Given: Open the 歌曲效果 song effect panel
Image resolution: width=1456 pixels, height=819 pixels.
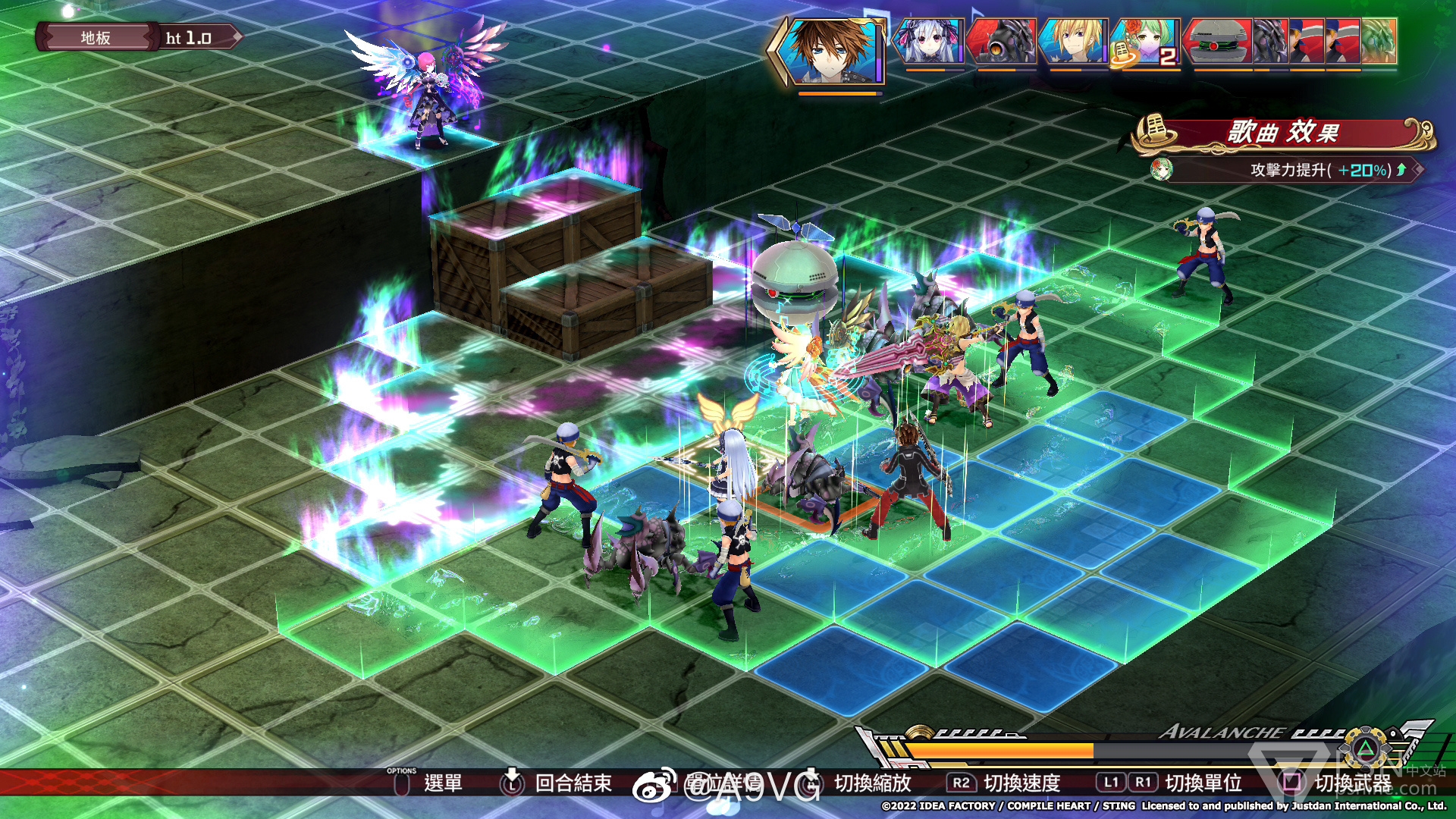Looking at the screenshot, I should click(x=1283, y=133).
